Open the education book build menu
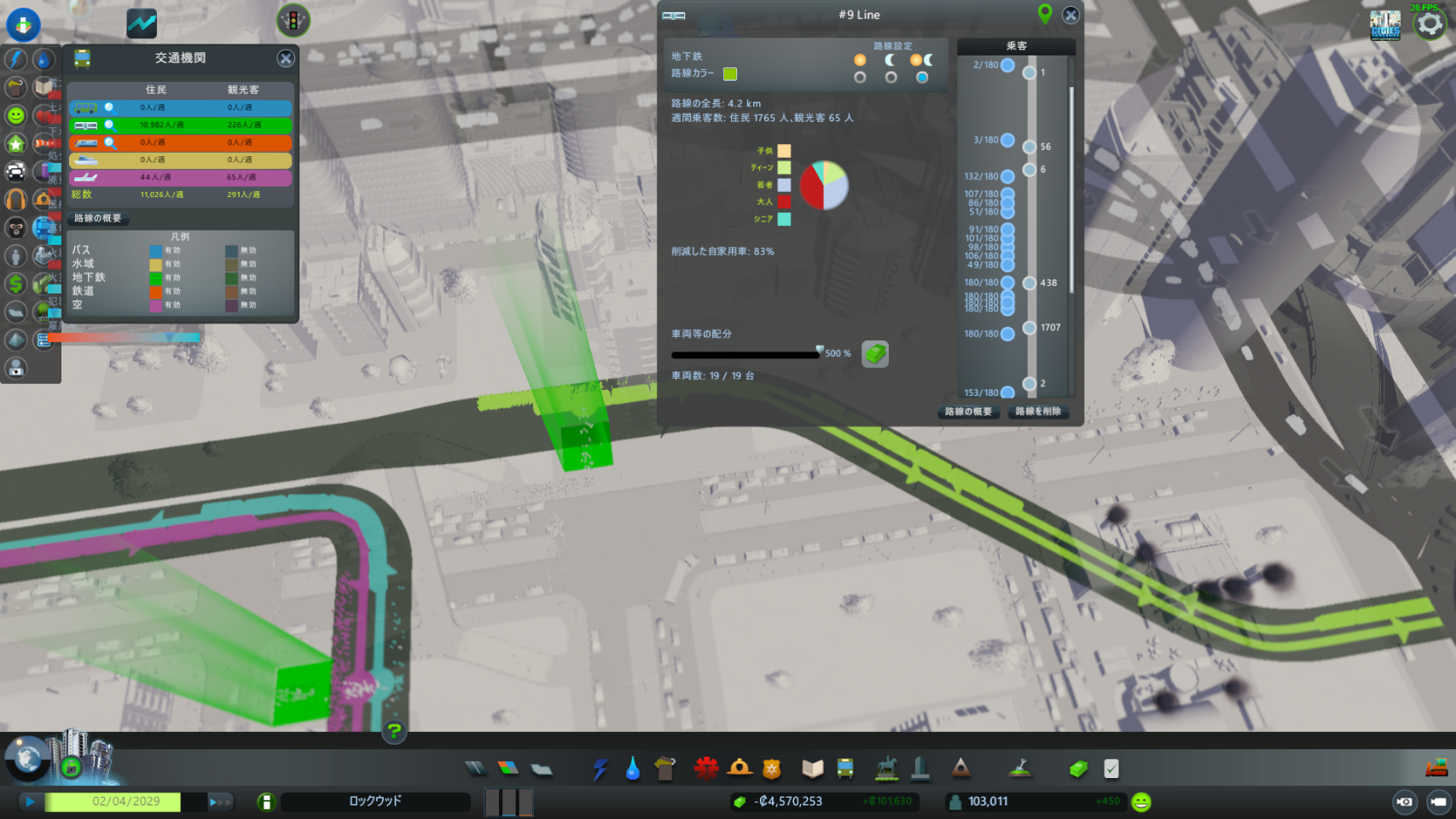The width and height of the screenshot is (1456, 819). click(x=812, y=769)
